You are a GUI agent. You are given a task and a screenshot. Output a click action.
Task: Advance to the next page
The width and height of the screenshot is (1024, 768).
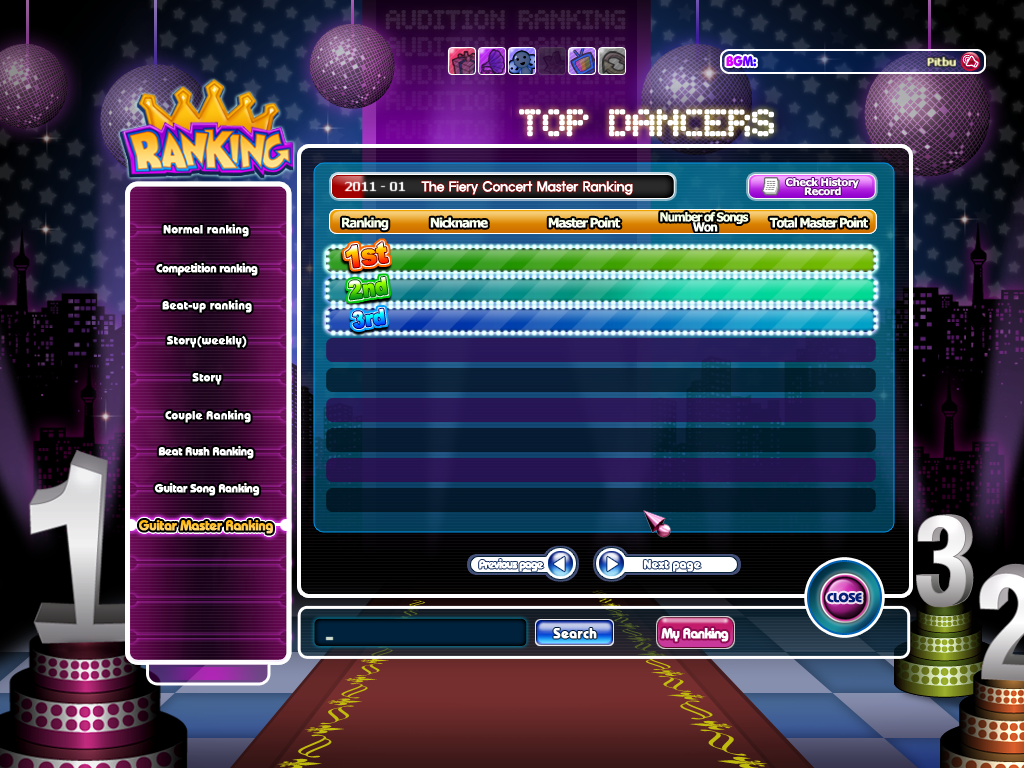pos(666,565)
